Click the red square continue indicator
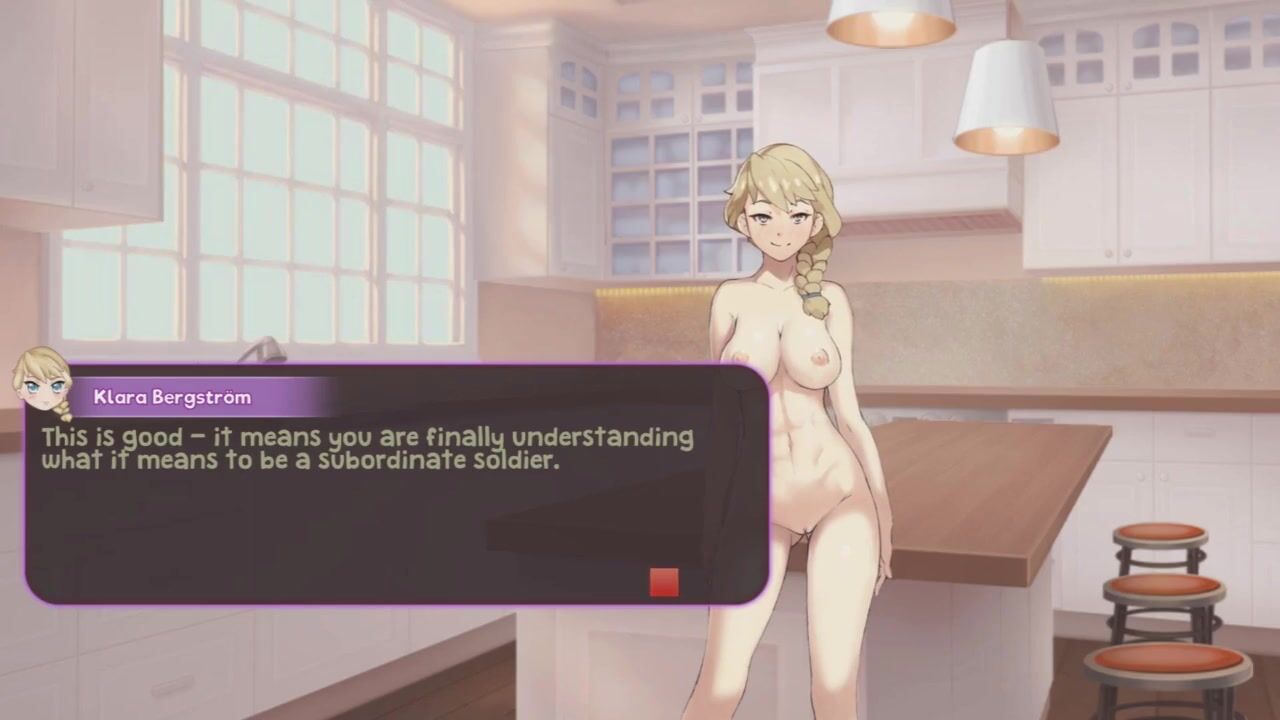This screenshot has width=1280, height=720. 664,582
